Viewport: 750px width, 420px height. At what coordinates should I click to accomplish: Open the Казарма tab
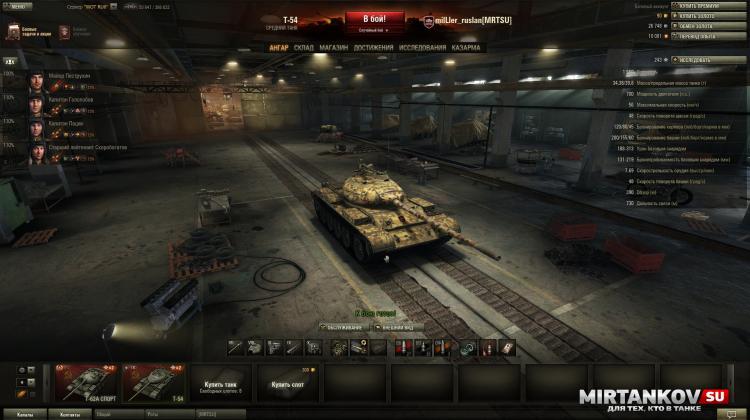coord(465,46)
